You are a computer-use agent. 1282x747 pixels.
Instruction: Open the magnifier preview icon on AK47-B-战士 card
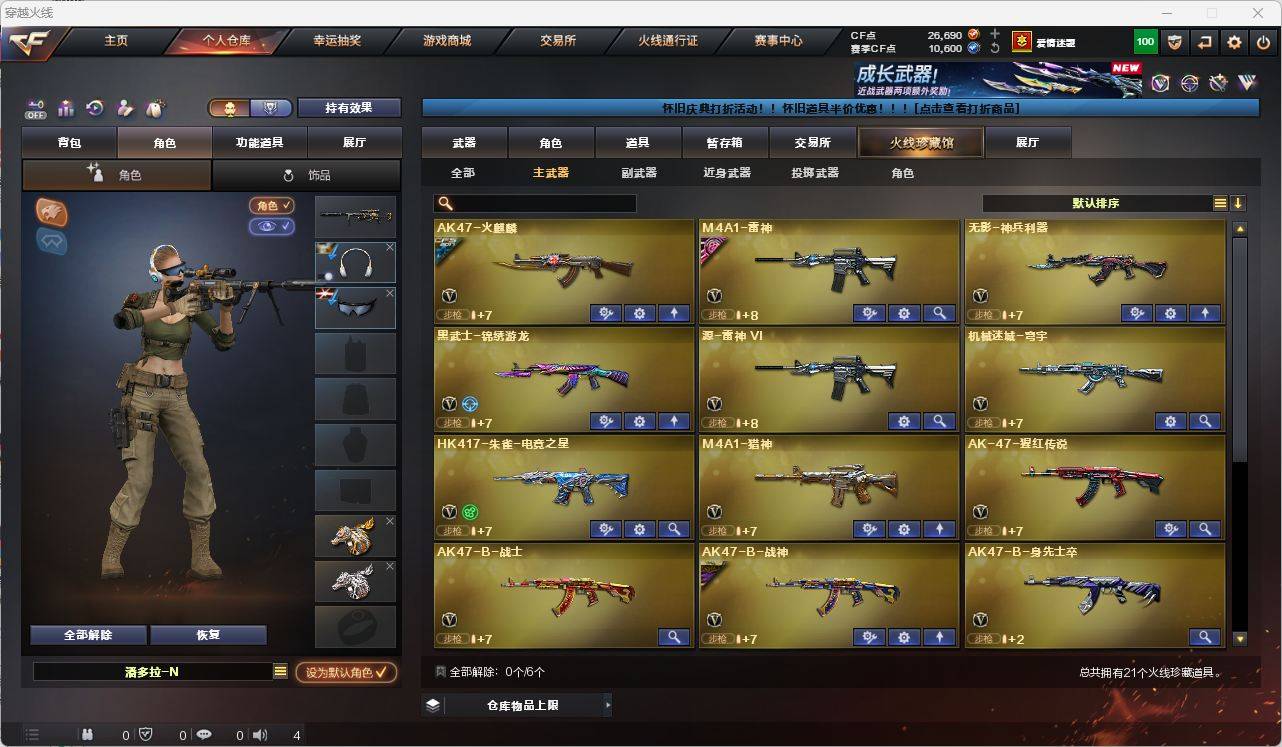pyautogui.click(x=674, y=637)
